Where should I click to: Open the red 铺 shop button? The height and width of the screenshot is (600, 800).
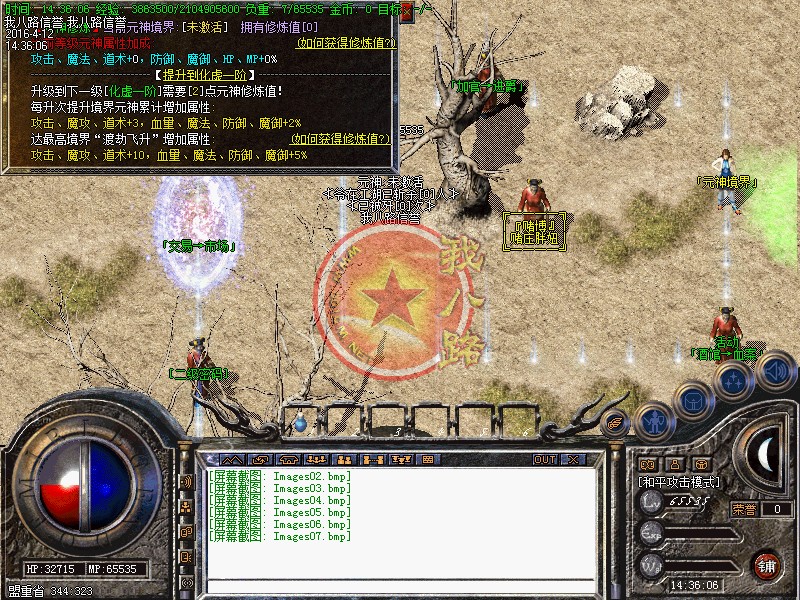[767, 564]
